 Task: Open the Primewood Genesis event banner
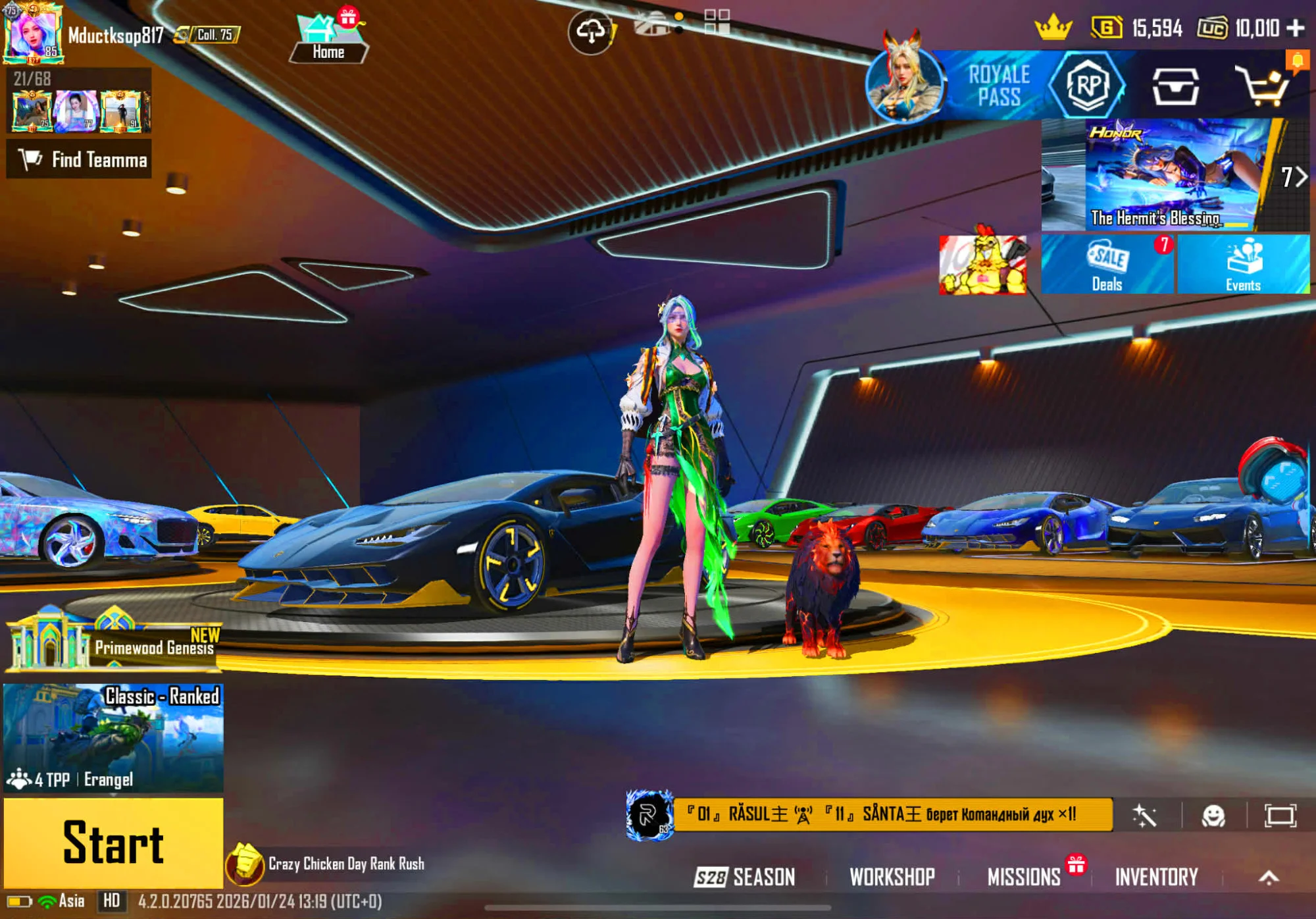coord(113,642)
